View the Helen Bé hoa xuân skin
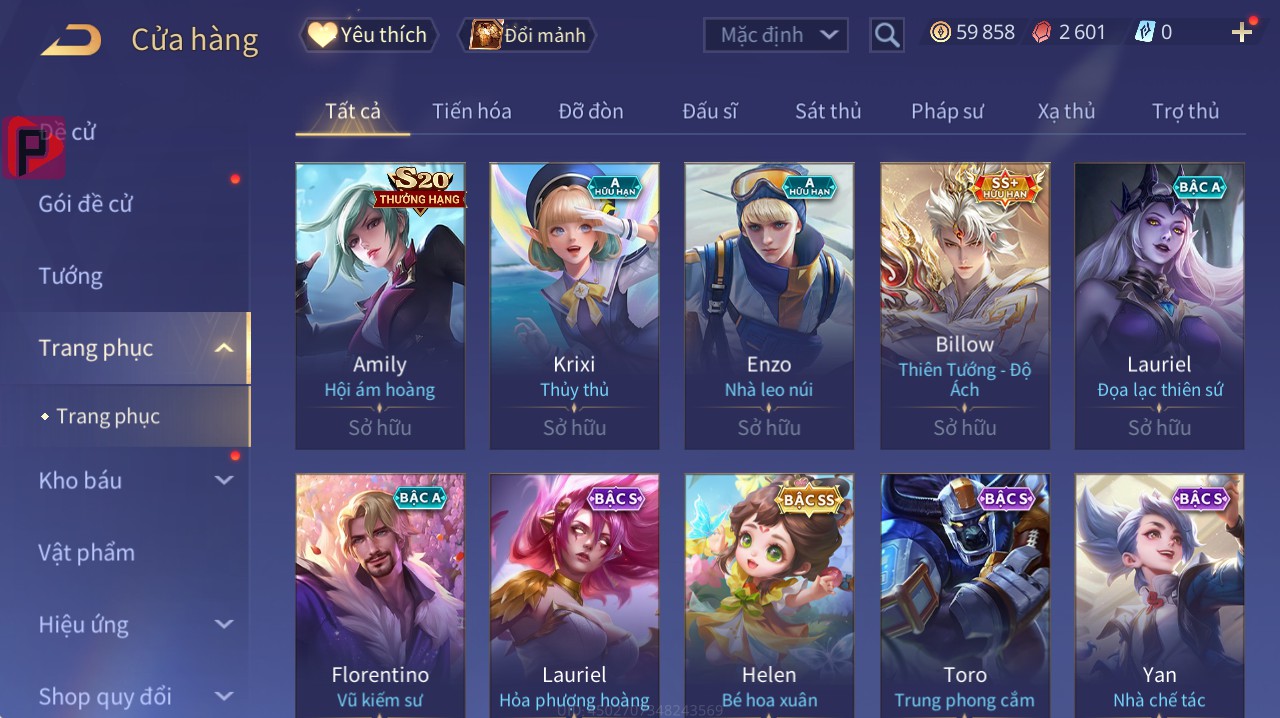The width and height of the screenshot is (1280, 718). pos(769,595)
